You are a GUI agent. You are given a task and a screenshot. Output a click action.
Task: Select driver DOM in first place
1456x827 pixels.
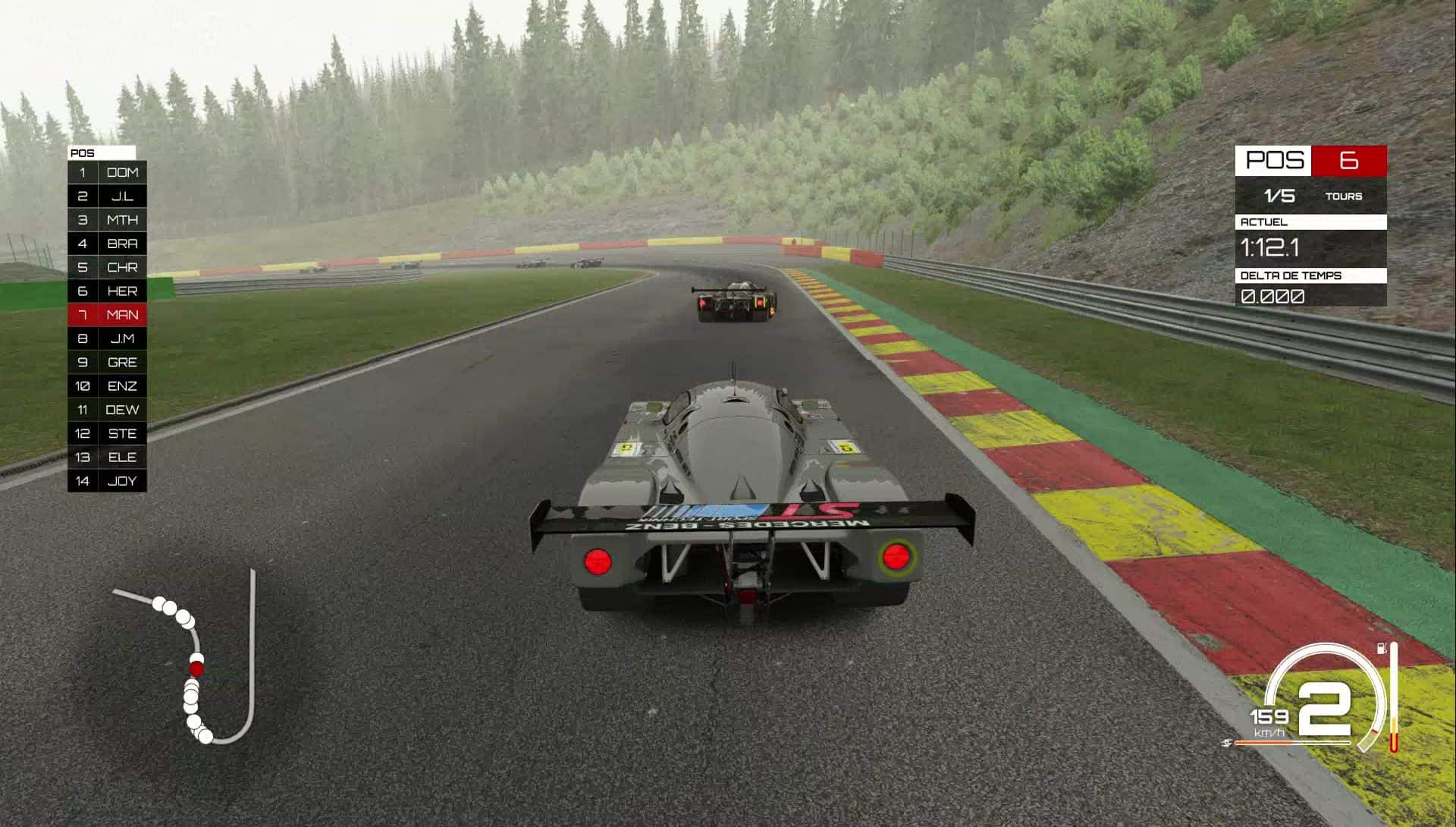(108, 172)
